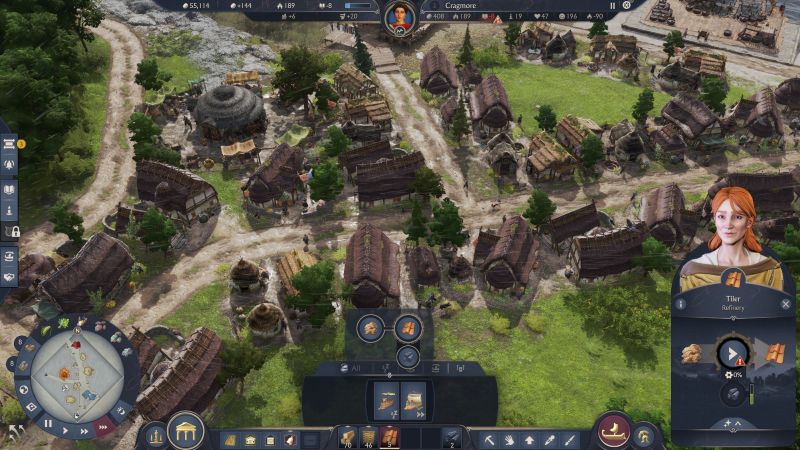Expand the Tiler panel bottom arrow
The width and height of the screenshot is (800, 450).
[733, 423]
